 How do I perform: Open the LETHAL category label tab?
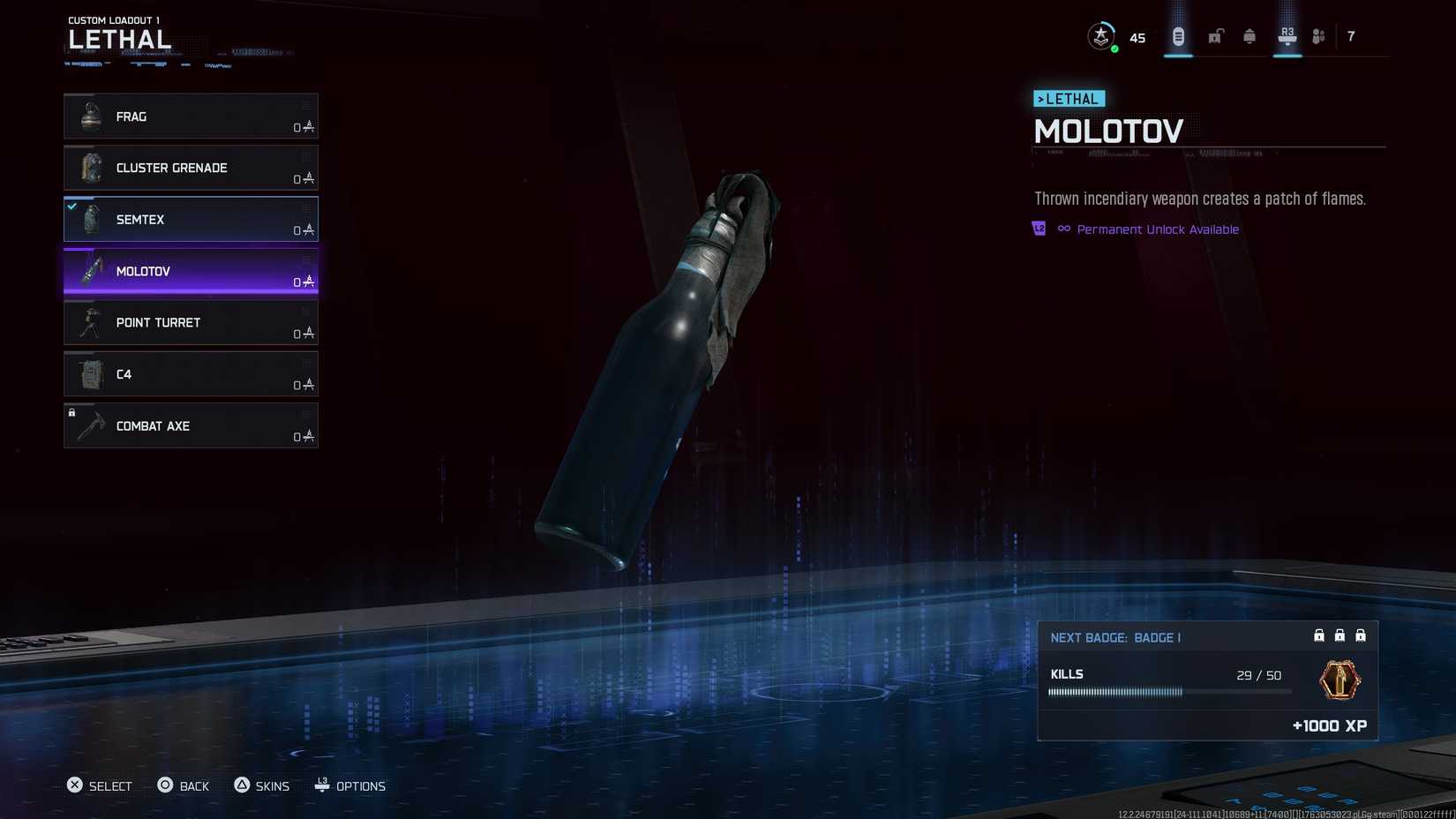coord(1069,98)
